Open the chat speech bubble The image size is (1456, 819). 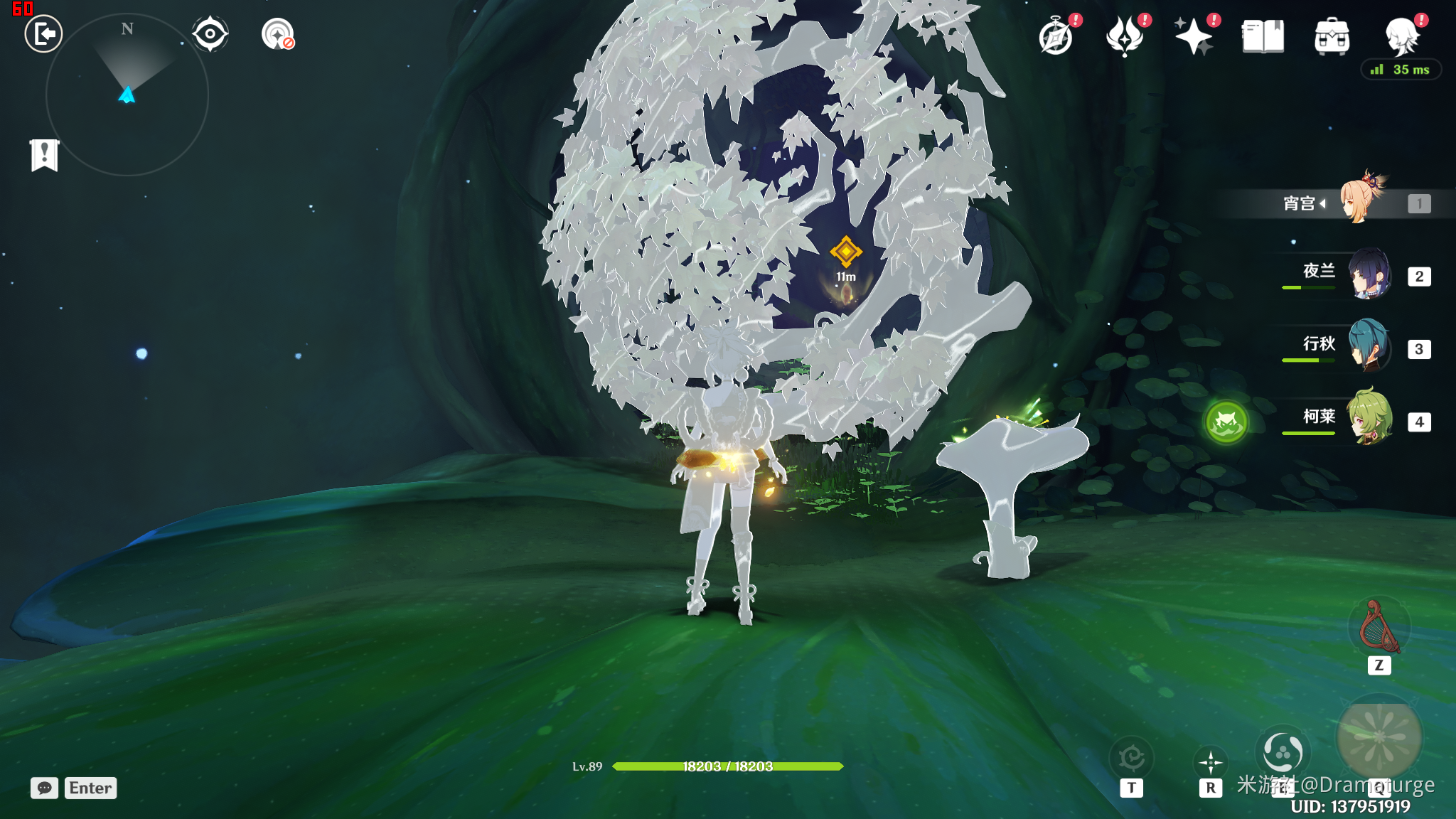pos(44,788)
